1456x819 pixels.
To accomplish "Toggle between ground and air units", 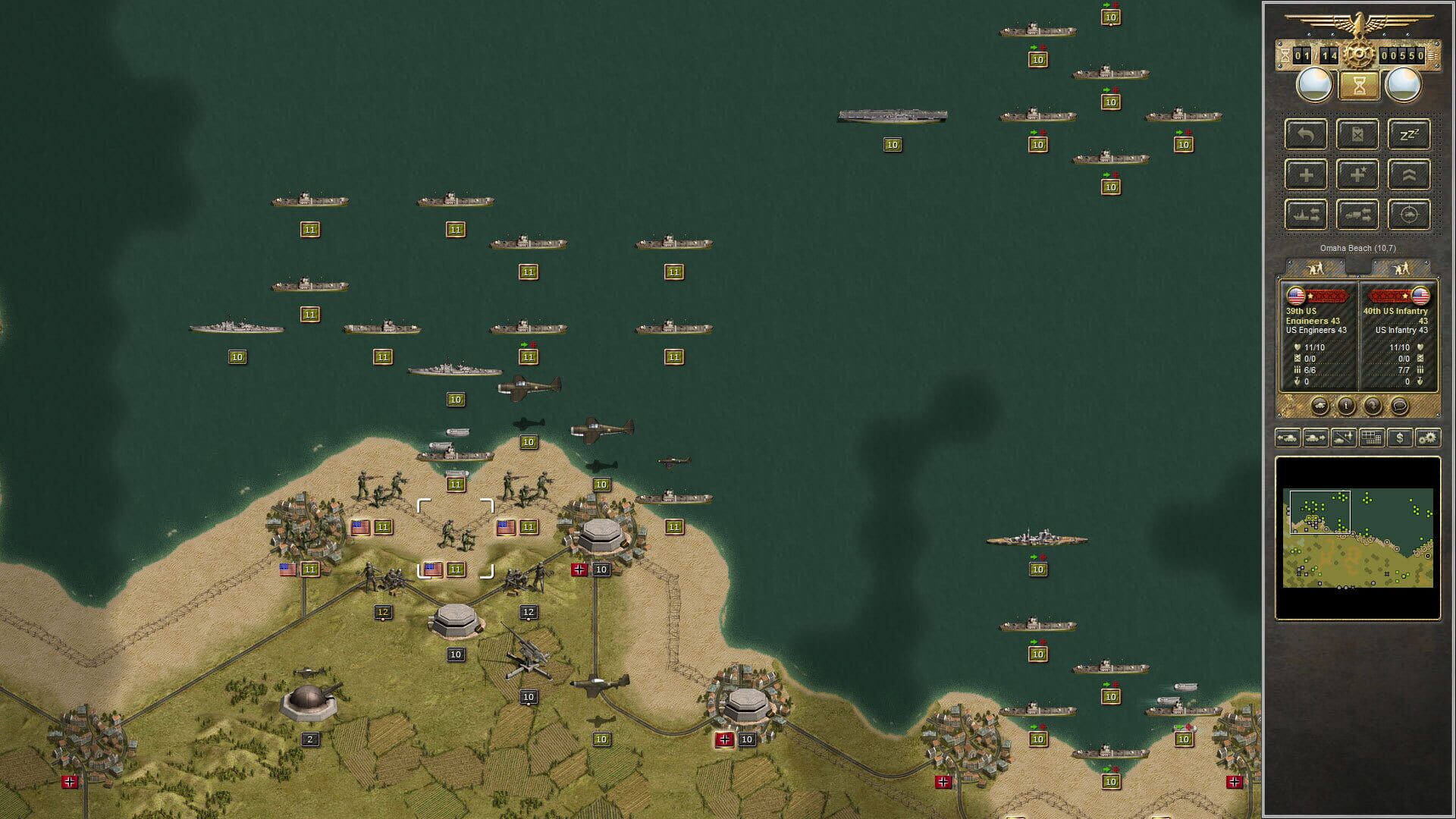I will pos(1344,438).
